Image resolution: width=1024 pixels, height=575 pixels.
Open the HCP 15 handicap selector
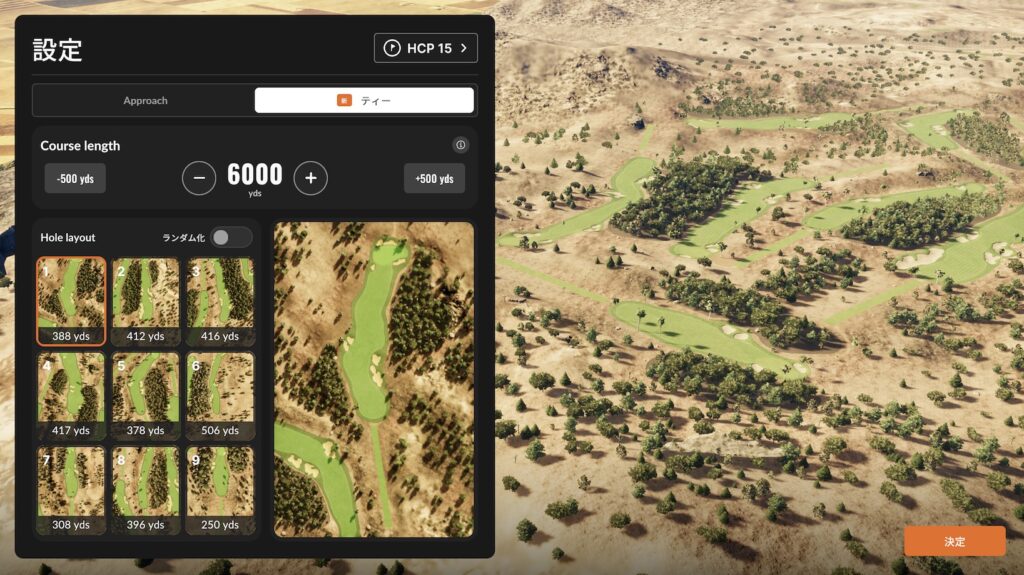[425, 48]
